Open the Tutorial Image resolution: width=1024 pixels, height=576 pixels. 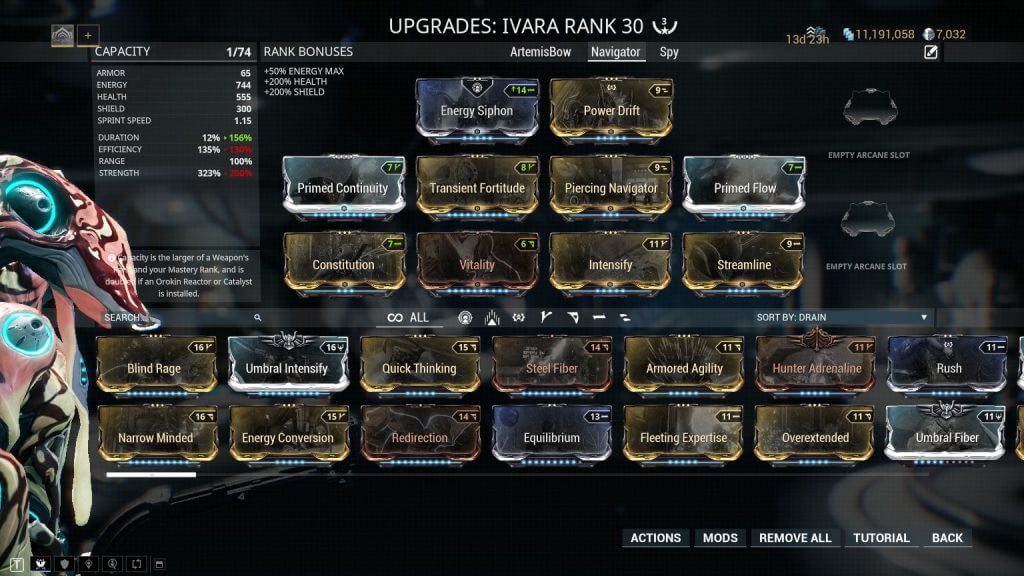pyautogui.click(x=881, y=538)
